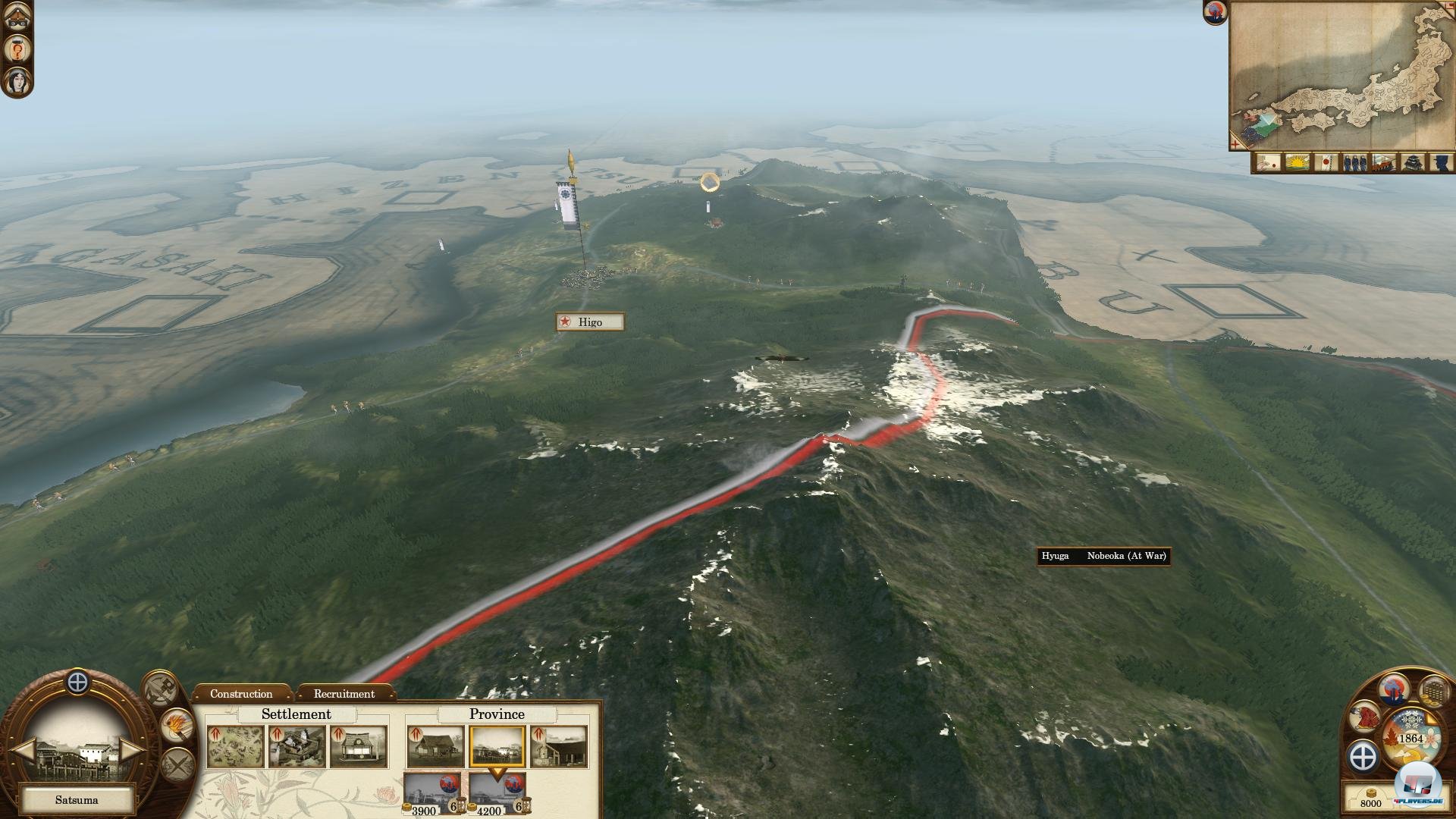1456x819 pixels.
Task: Select the highlighted harbour province building
Action: click(497, 746)
